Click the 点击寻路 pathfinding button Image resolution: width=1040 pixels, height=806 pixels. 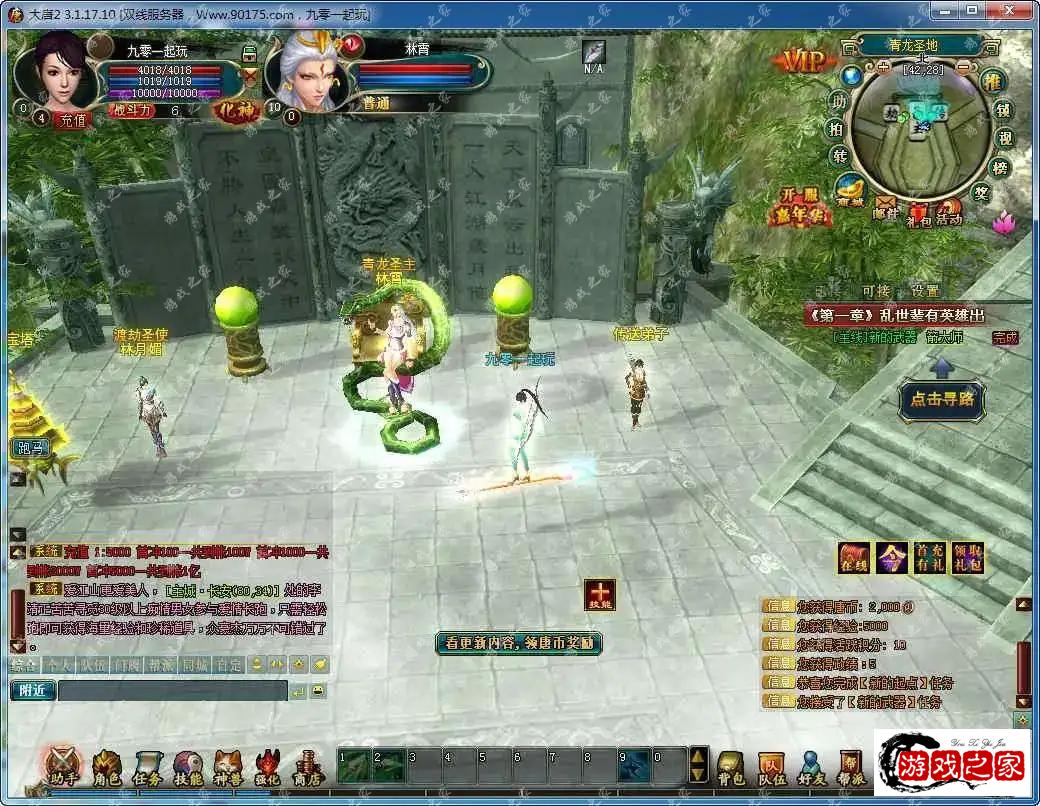tap(941, 400)
